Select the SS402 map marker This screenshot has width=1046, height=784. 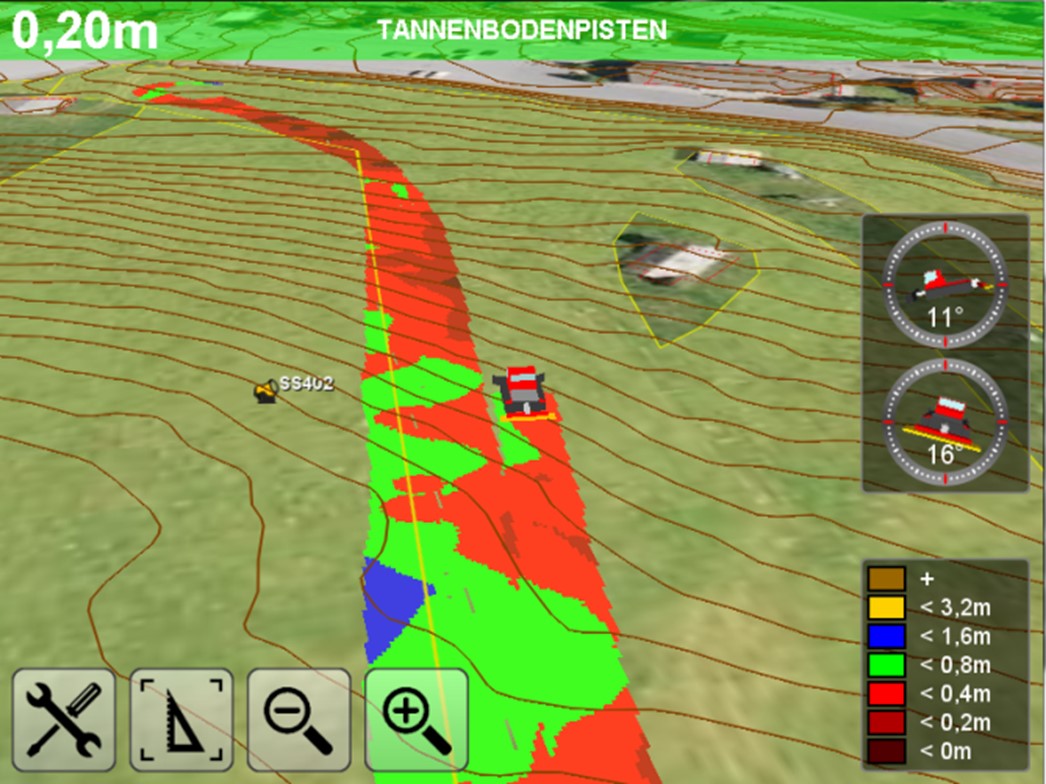[x=265, y=391]
